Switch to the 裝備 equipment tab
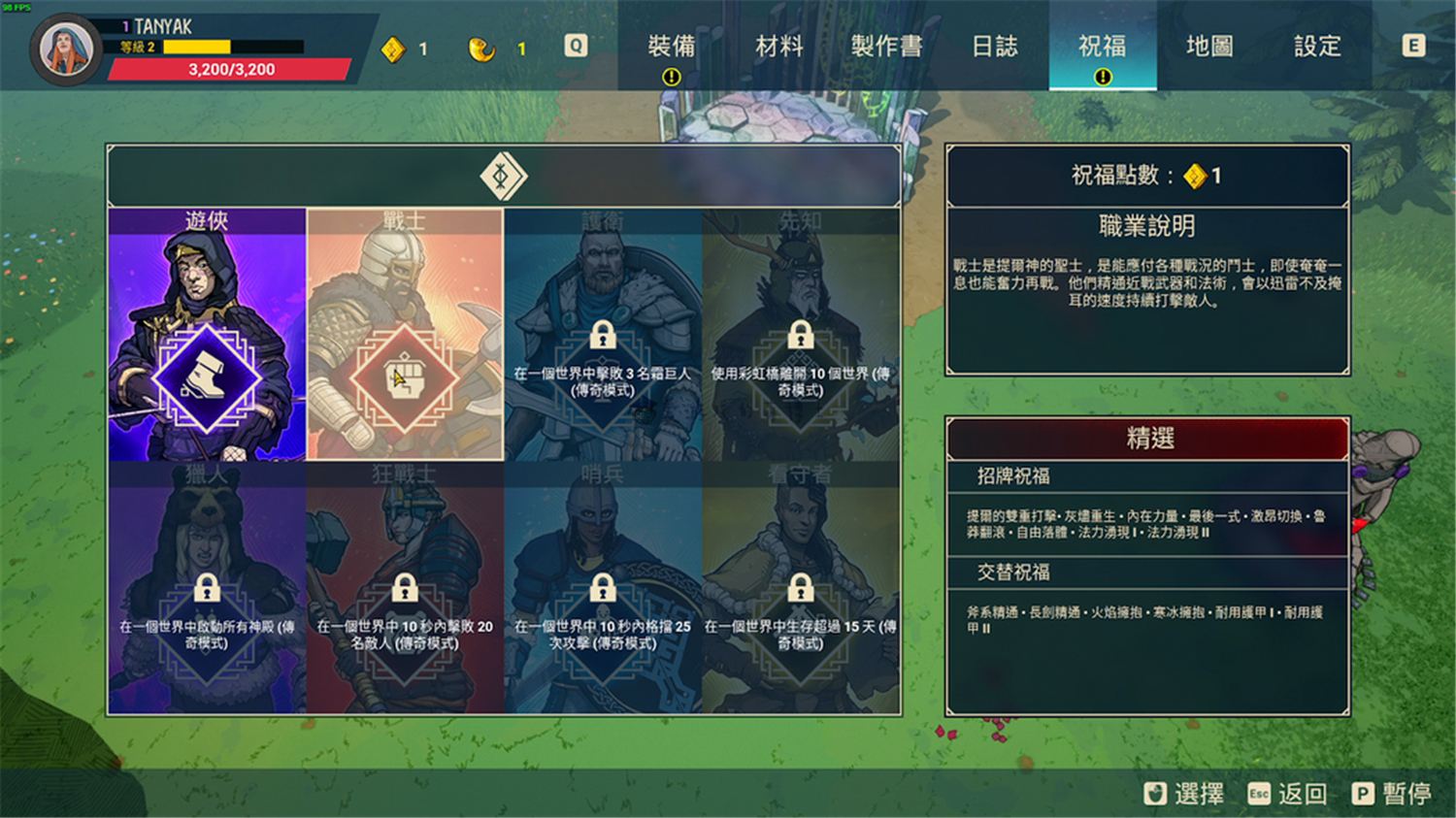The image size is (1456, 818). (x=672, y=47)
